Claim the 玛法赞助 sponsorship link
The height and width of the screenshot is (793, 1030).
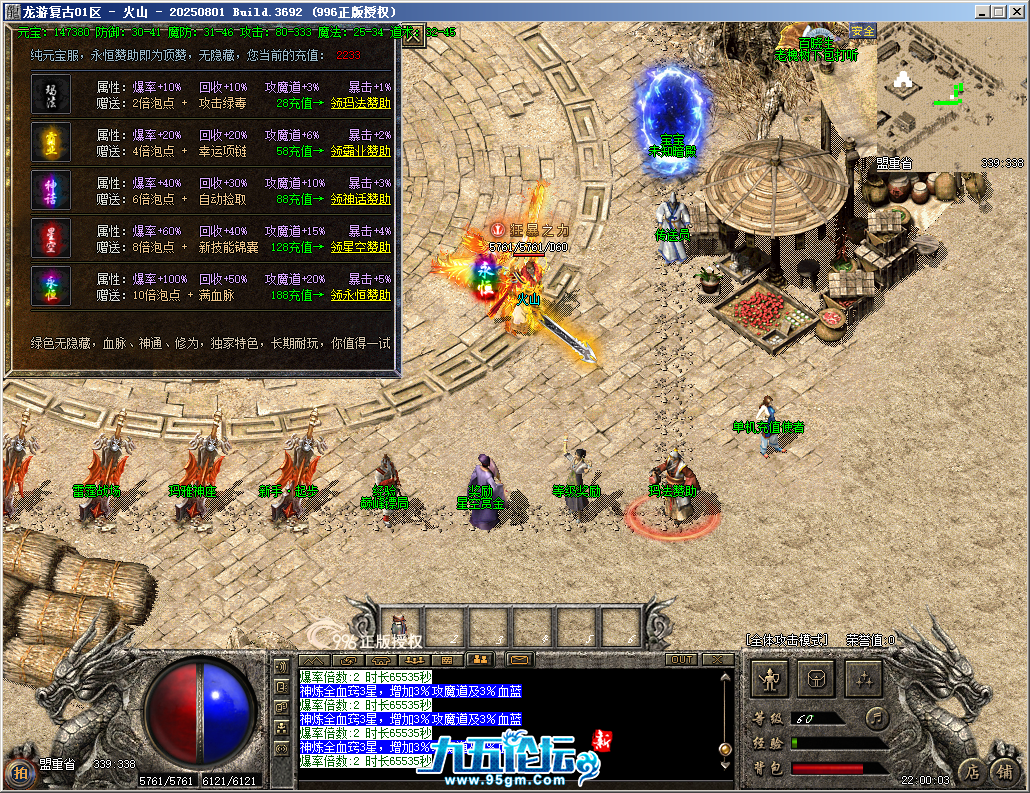pos(361,103)
